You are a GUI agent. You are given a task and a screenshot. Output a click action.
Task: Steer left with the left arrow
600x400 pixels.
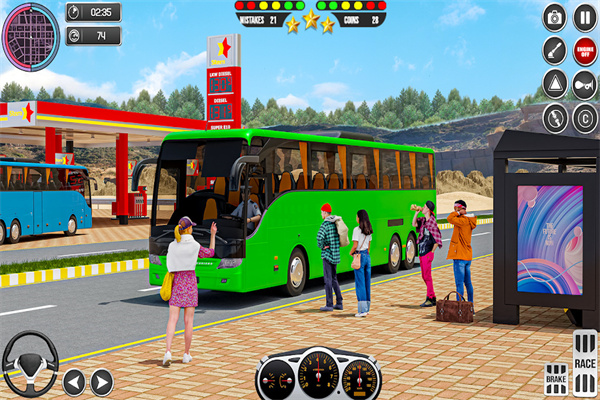[x=74, y=381]
